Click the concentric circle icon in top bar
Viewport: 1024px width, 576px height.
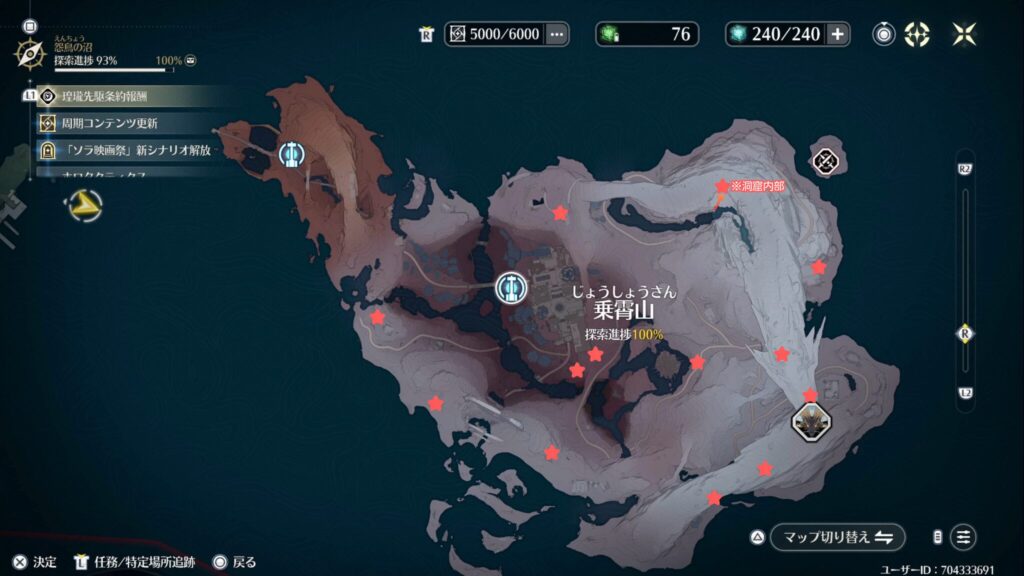click(x=883, y=34)
